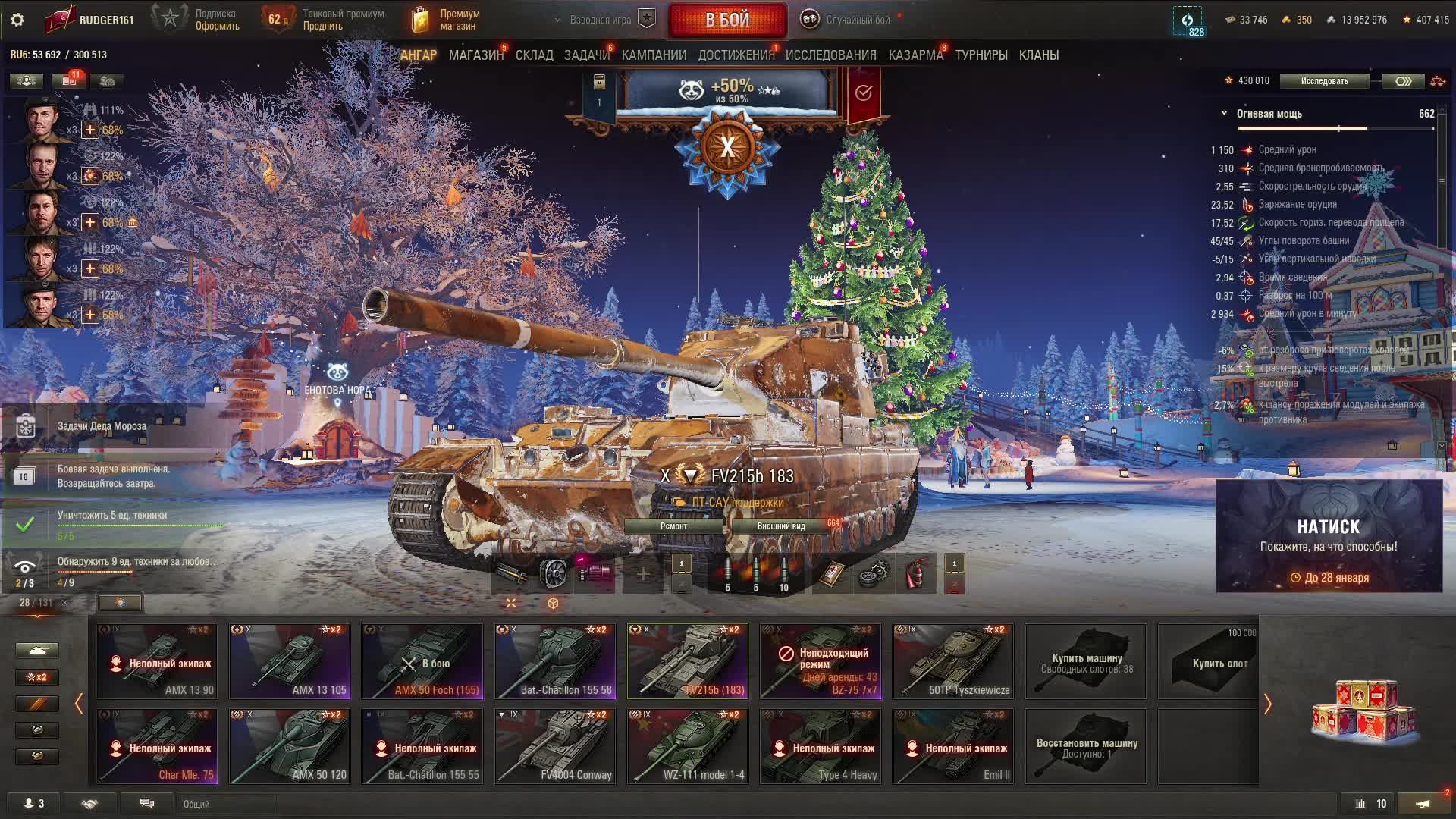Open the НАТИСК event banner
Image resolution: width=1456 pixels, height=819 pixels.
coord(1329,536)
